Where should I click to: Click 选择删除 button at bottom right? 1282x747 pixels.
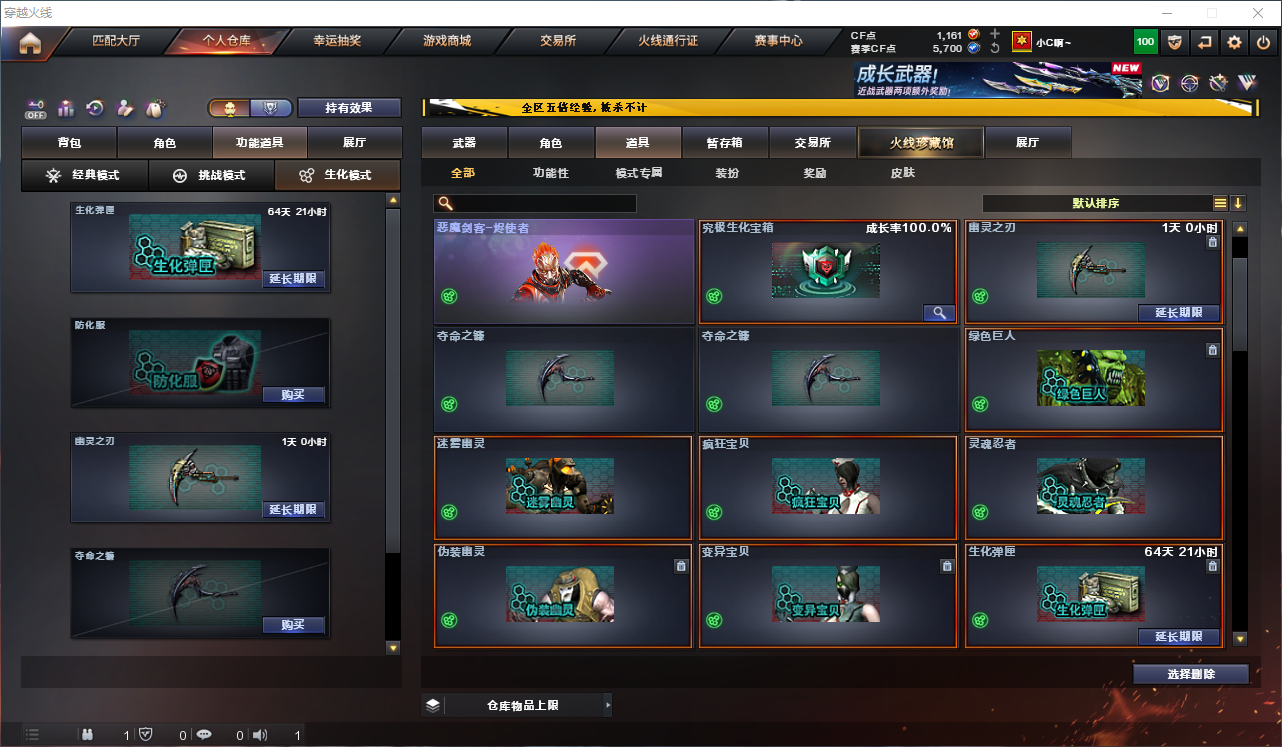click(1190, 673)
